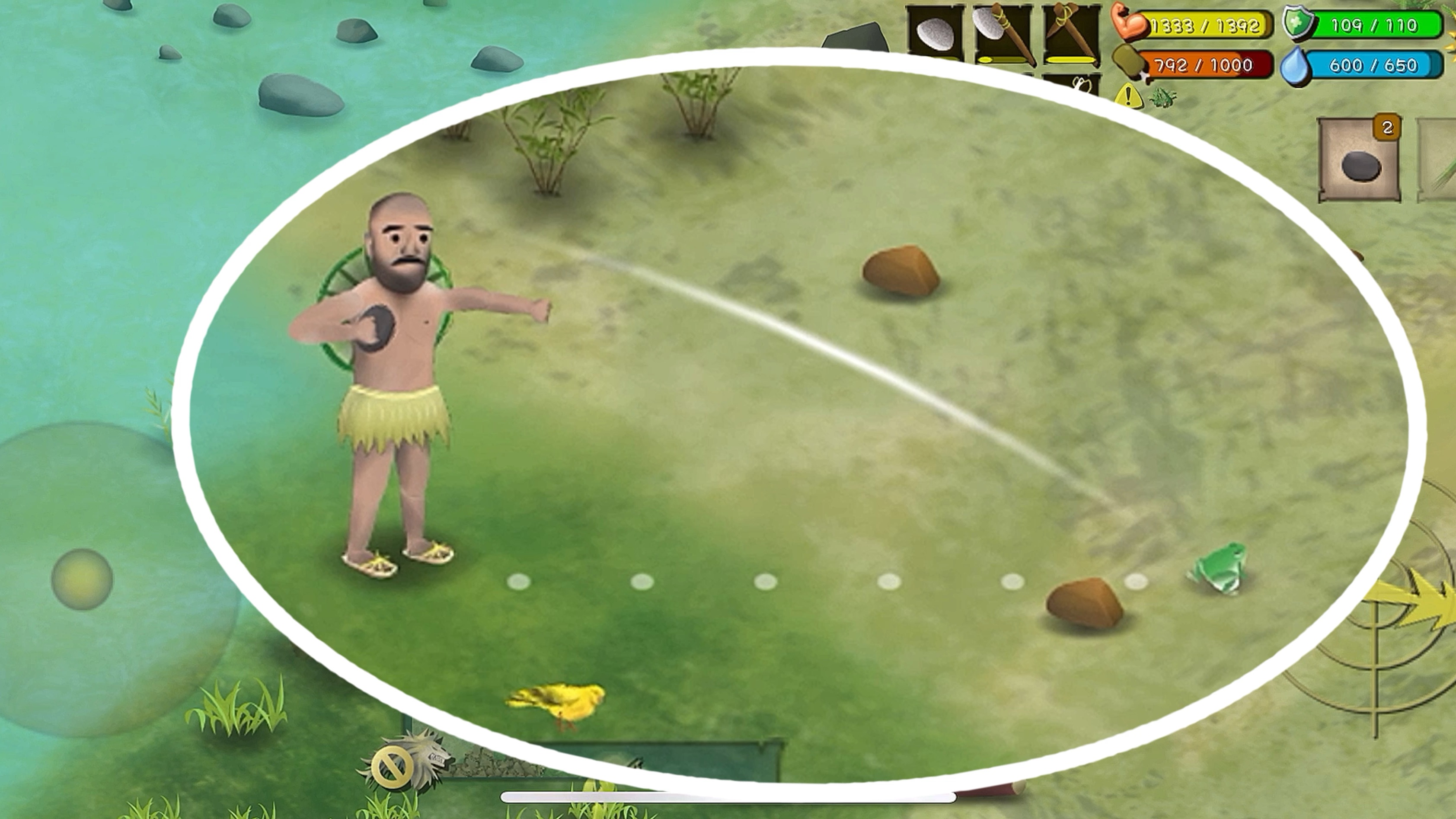Image resolution: width=1456 pixels, height=819 pixels.
Task: Tap the dark stone inventory slot
Action: pos(1360,160)
